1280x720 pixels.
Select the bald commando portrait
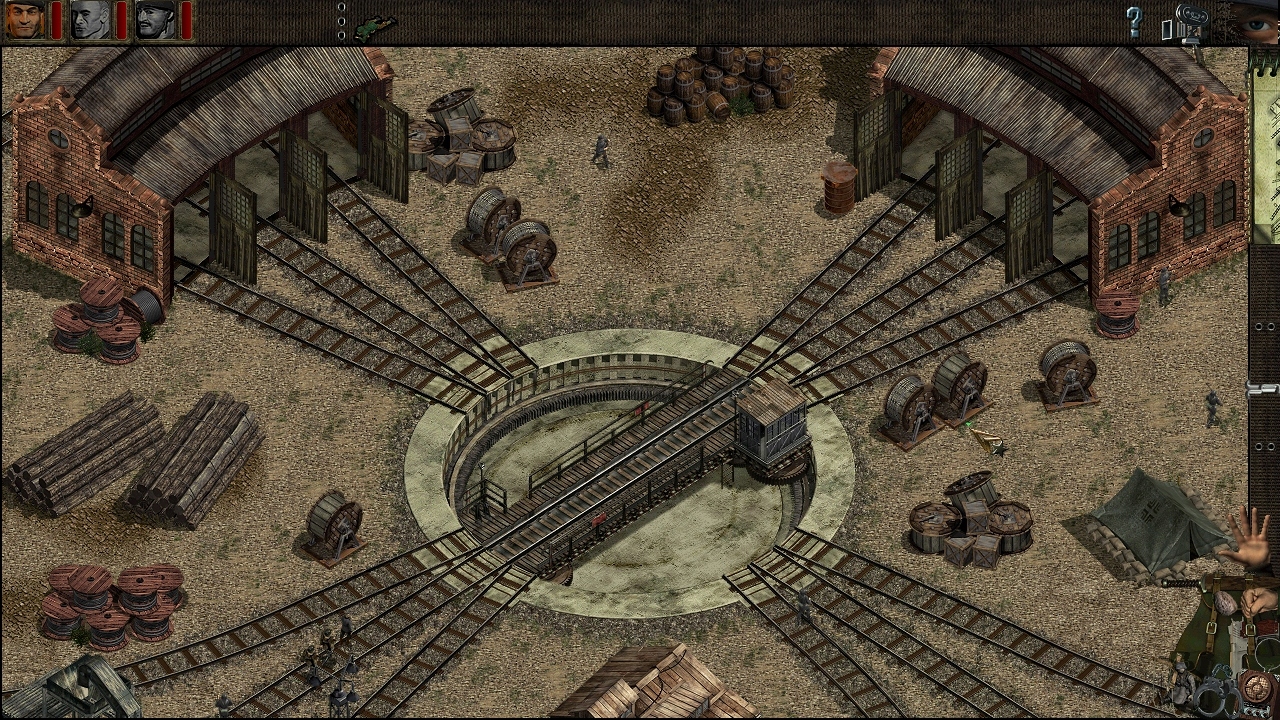click(x=91, y=19)
